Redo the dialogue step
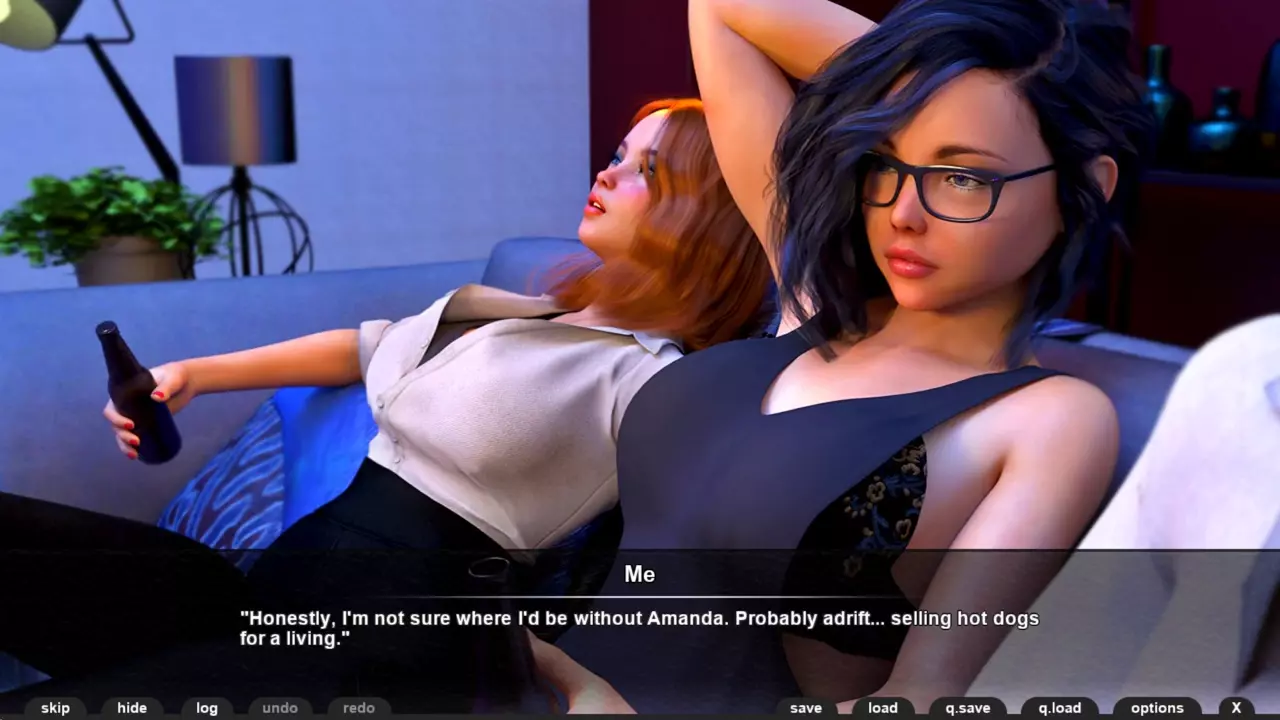1280x720 pixels. (359, 708)
